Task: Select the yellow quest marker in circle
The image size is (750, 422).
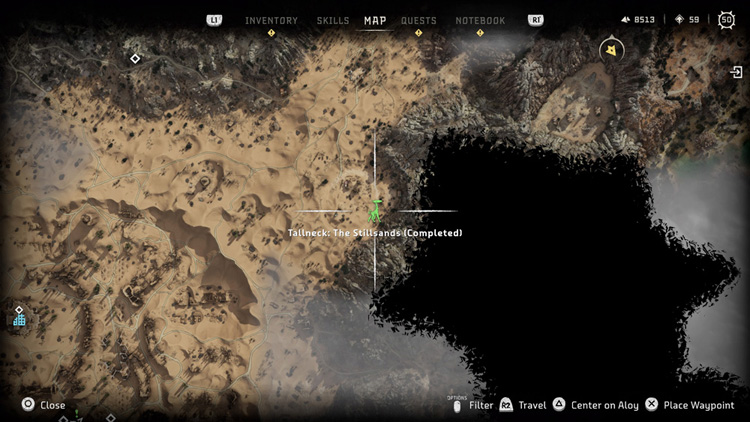Action: 610,49
